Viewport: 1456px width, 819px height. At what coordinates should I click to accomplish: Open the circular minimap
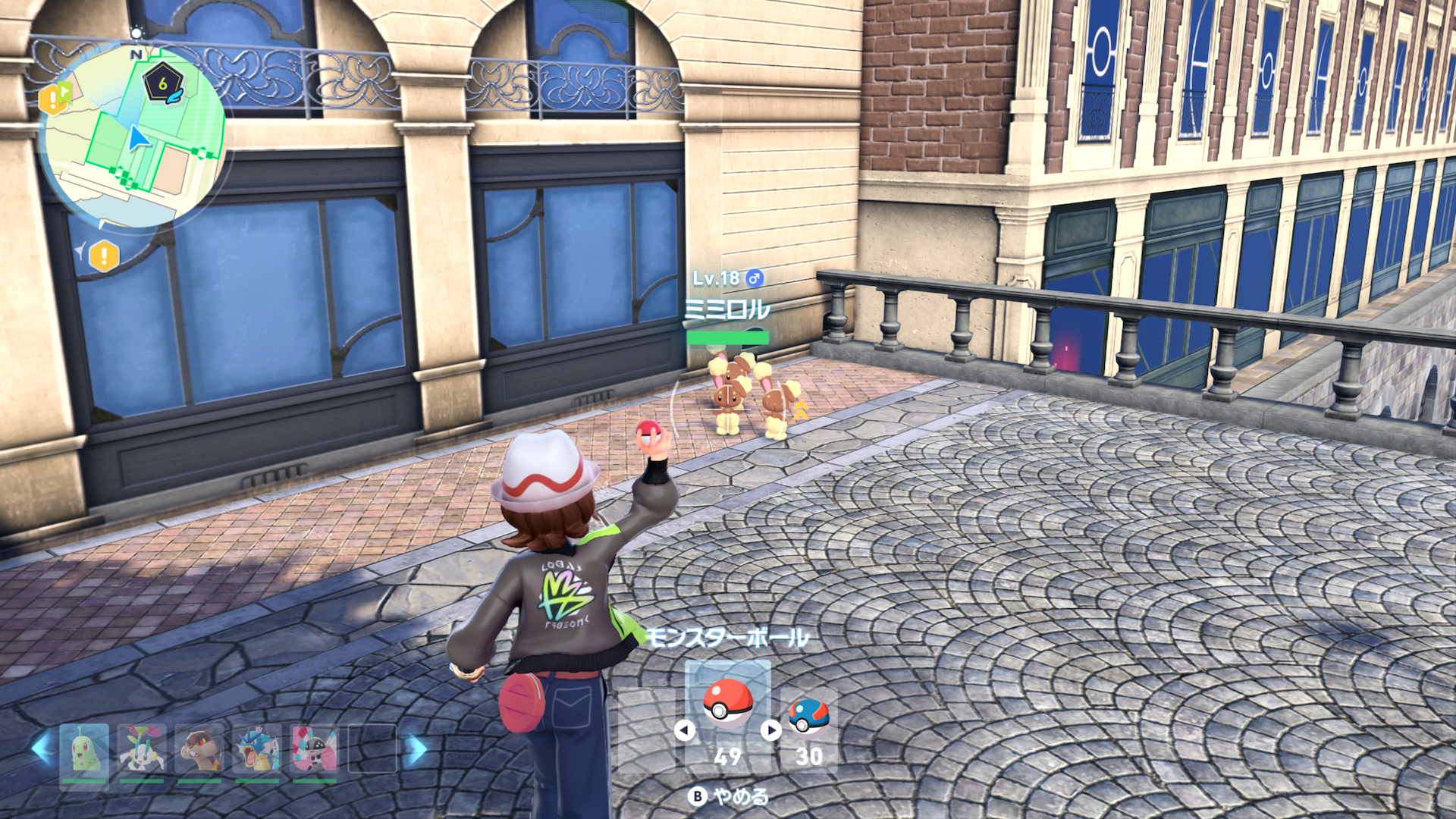(x=133, y=136)
